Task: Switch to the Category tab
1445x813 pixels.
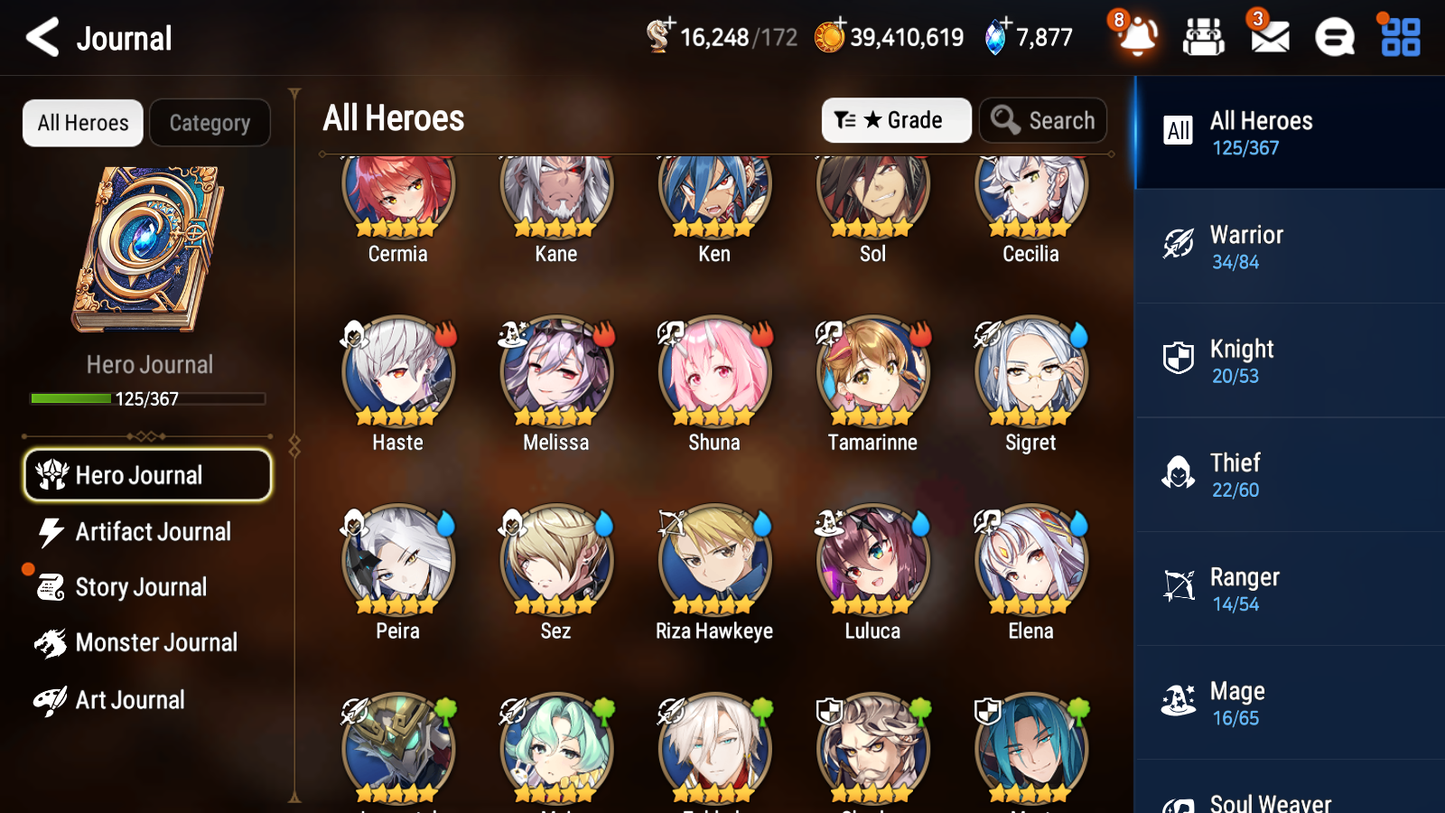Action: [x=210, y=122]
